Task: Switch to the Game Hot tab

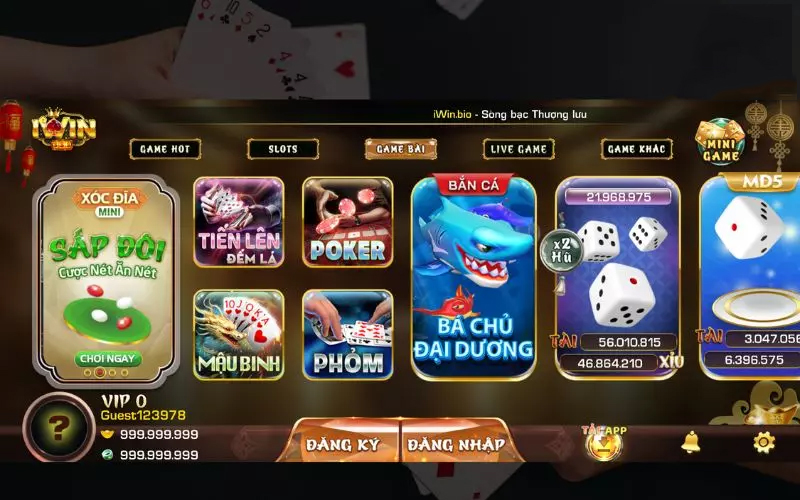Action: [165, 149]
